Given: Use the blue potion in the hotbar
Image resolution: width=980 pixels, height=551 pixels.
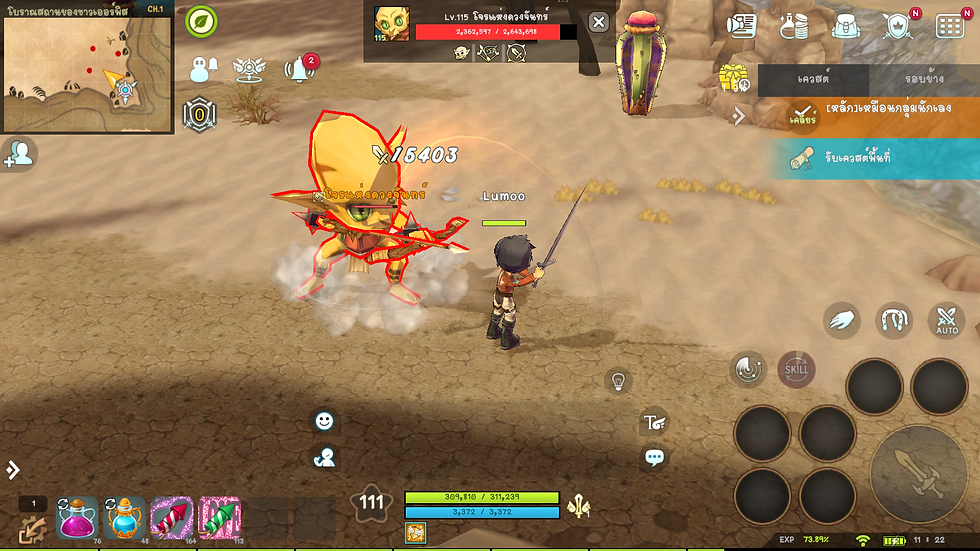Looking at the screenshot, I should 125,518.
